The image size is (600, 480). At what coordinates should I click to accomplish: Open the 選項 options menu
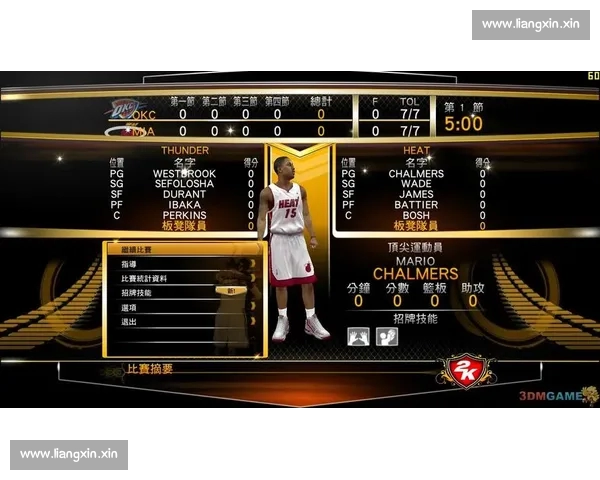tap(128, 308)
